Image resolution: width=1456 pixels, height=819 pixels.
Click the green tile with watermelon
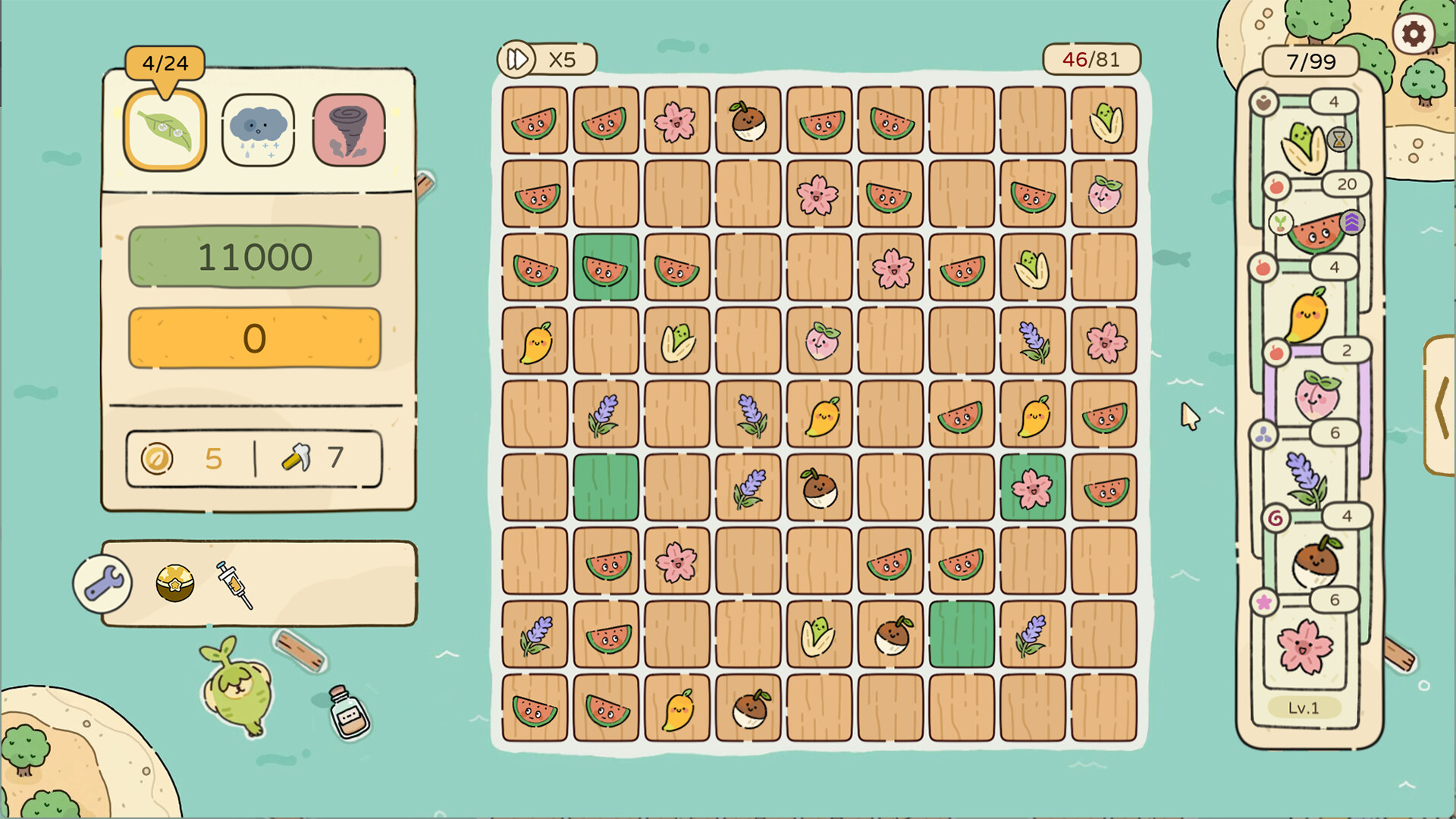pos(606,268)
